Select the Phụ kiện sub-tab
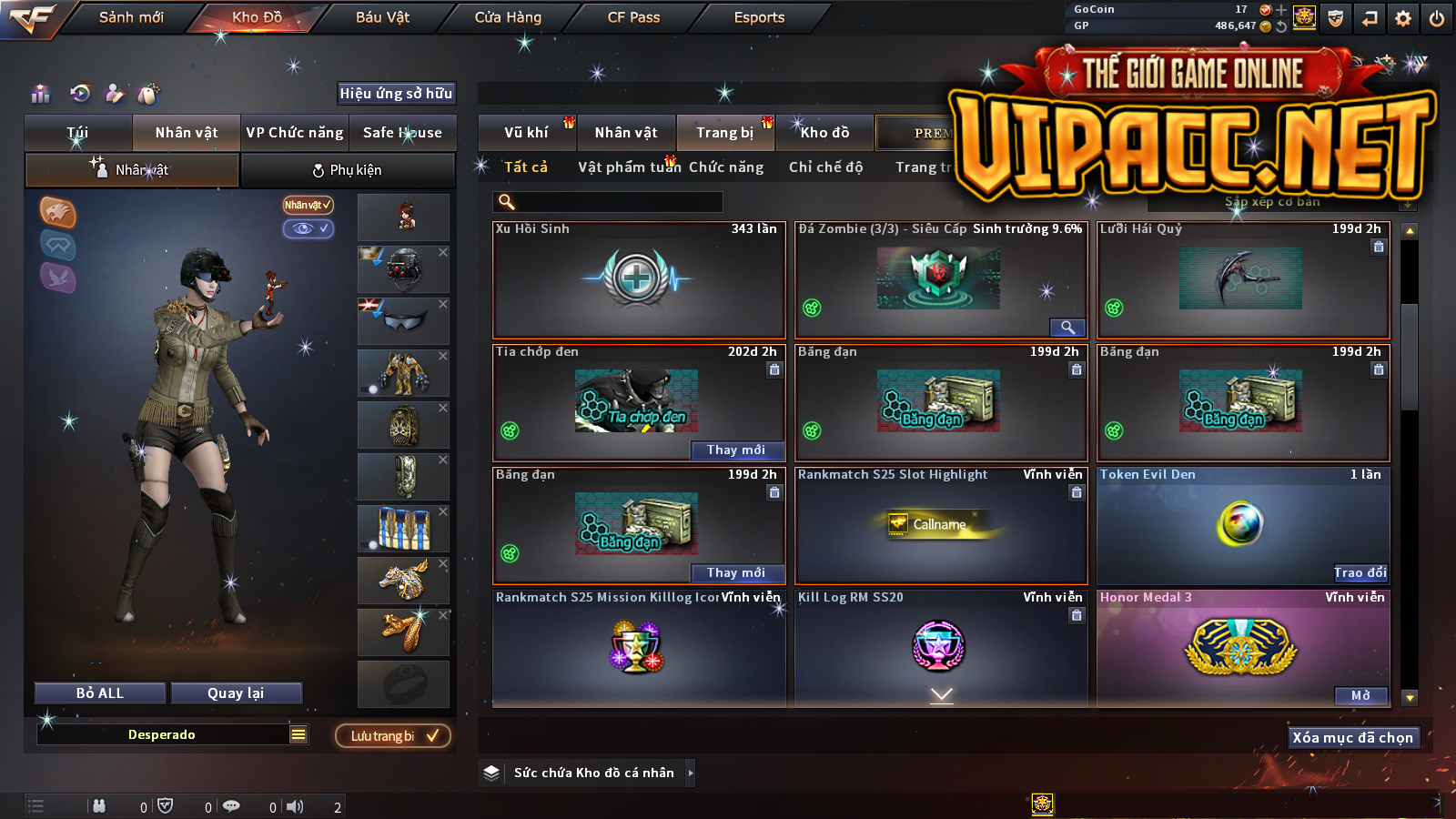The image size is (1456, 819). (347, 170)
